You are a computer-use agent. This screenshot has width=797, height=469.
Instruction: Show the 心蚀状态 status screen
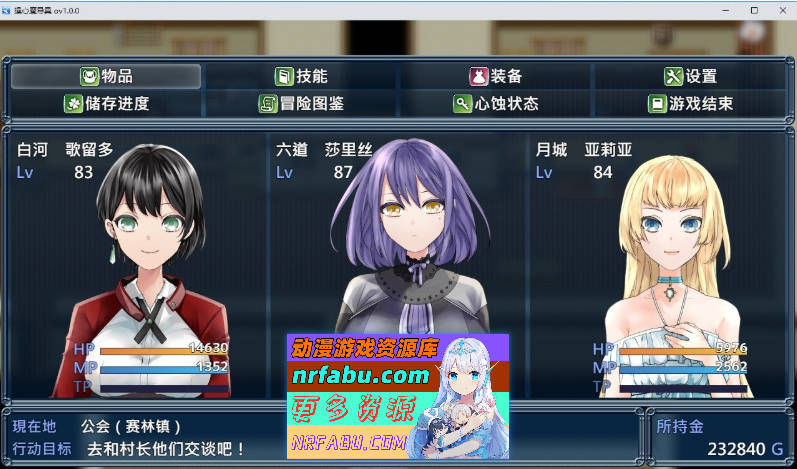coord(495,103)
